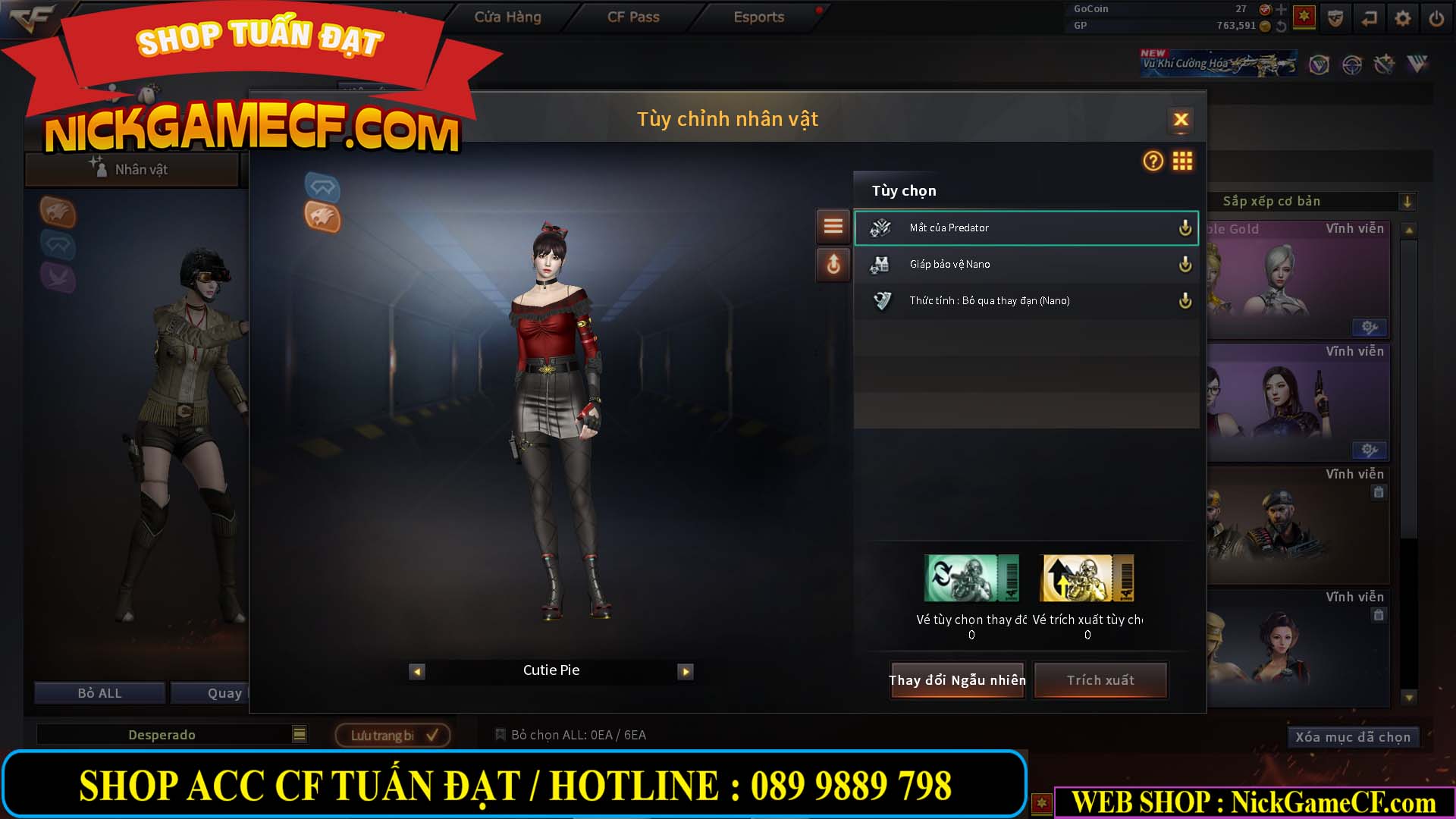The image size is (1456, 819).
Task: Click the Thay đổi Ngẫu nhiên button
Action: coord(957,680)
